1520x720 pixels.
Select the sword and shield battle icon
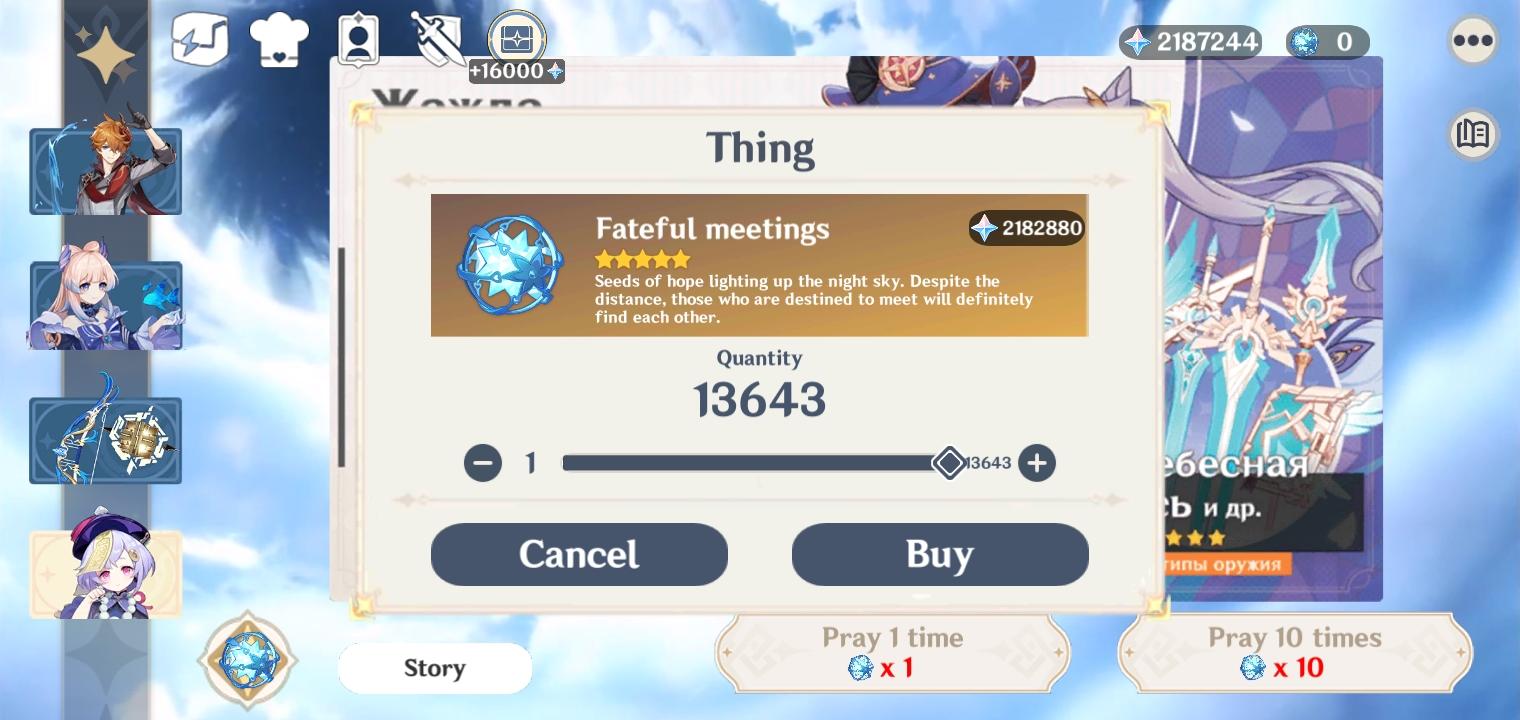point(436,38)
